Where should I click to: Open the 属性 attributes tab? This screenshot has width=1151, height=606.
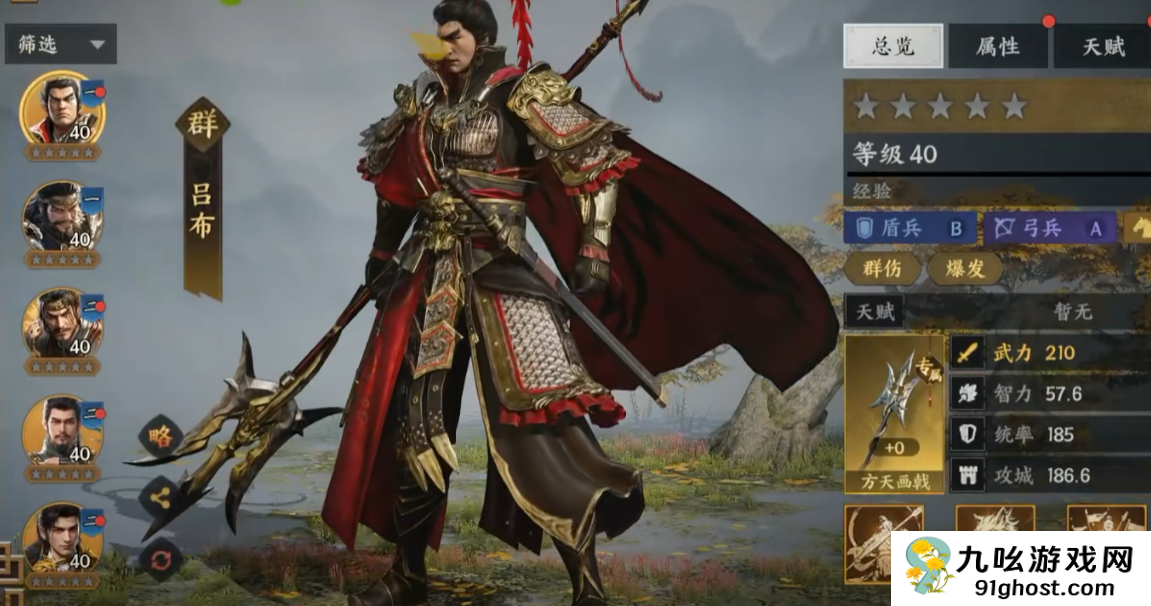997,47
